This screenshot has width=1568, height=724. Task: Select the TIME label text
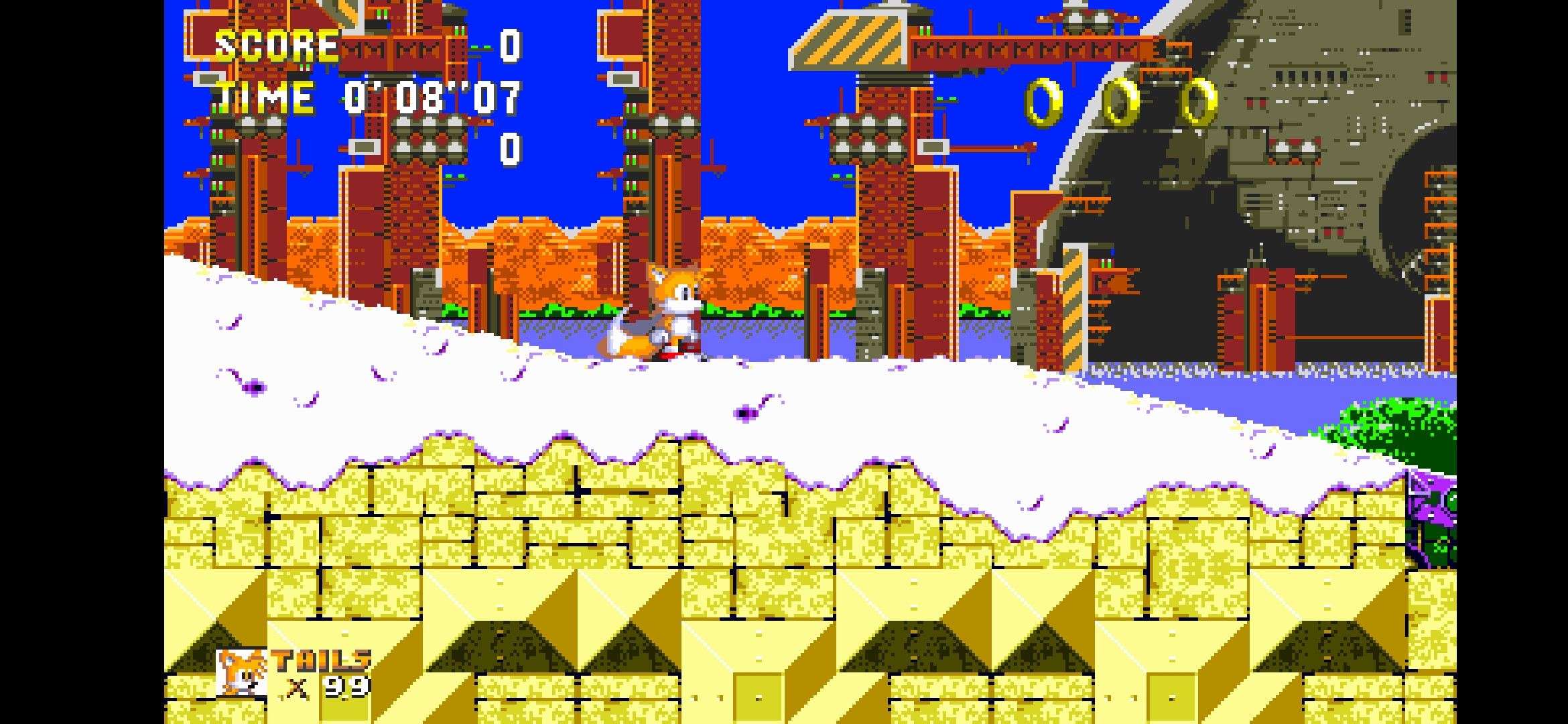pos(265,97)
